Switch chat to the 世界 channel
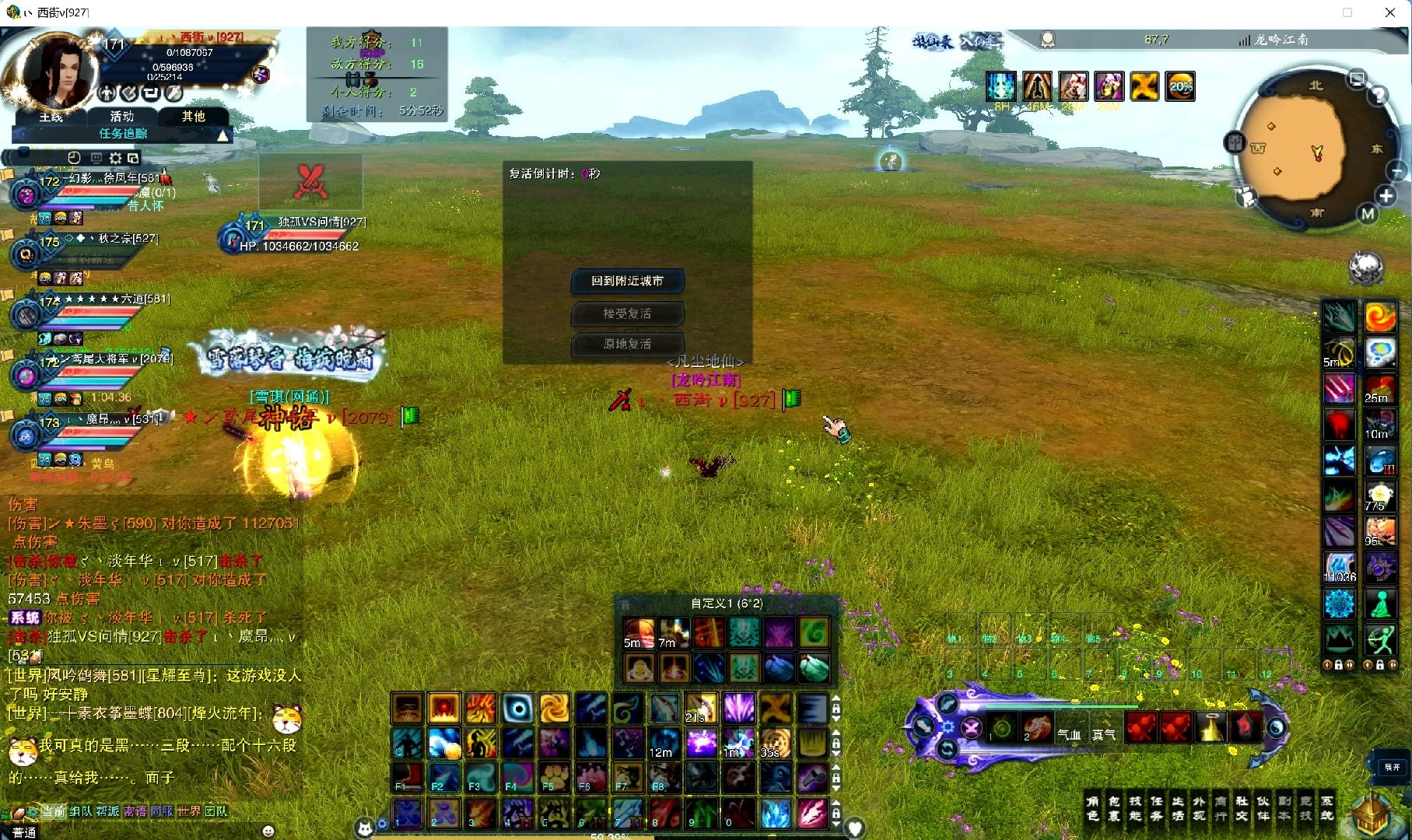The image size is (1412, 840). [x=188, y=811]
